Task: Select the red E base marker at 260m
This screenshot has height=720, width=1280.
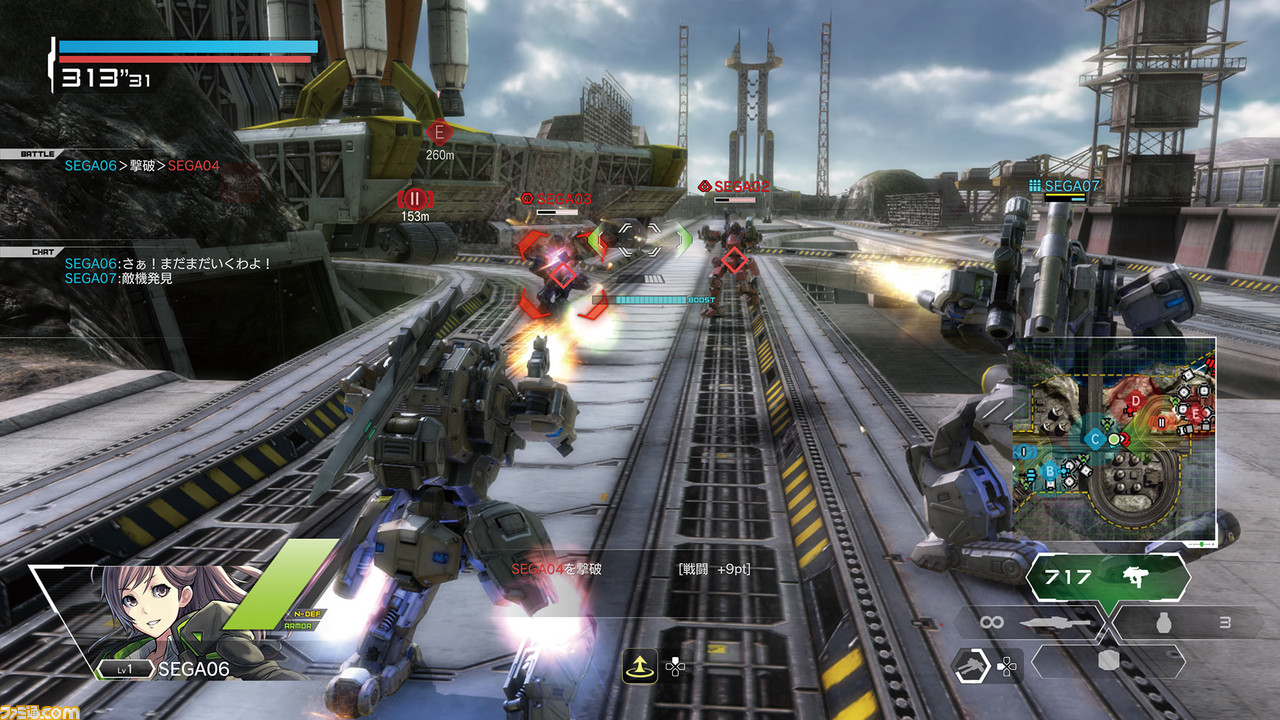Action: coord(437,132)
